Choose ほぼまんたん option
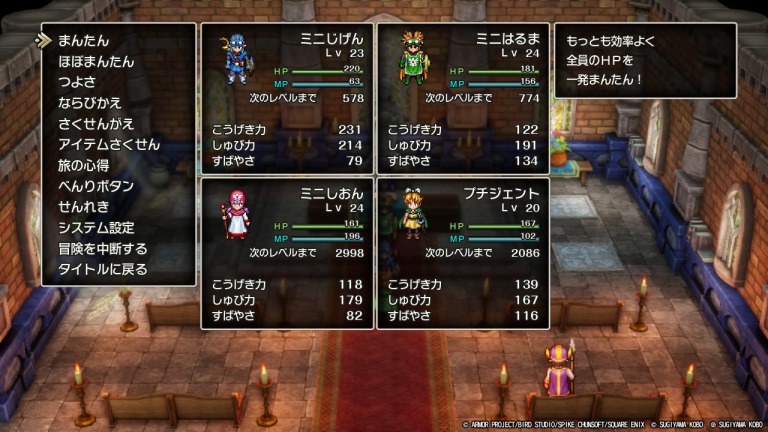The height and width of the screenshot is (432, 768). coord(95,62)
